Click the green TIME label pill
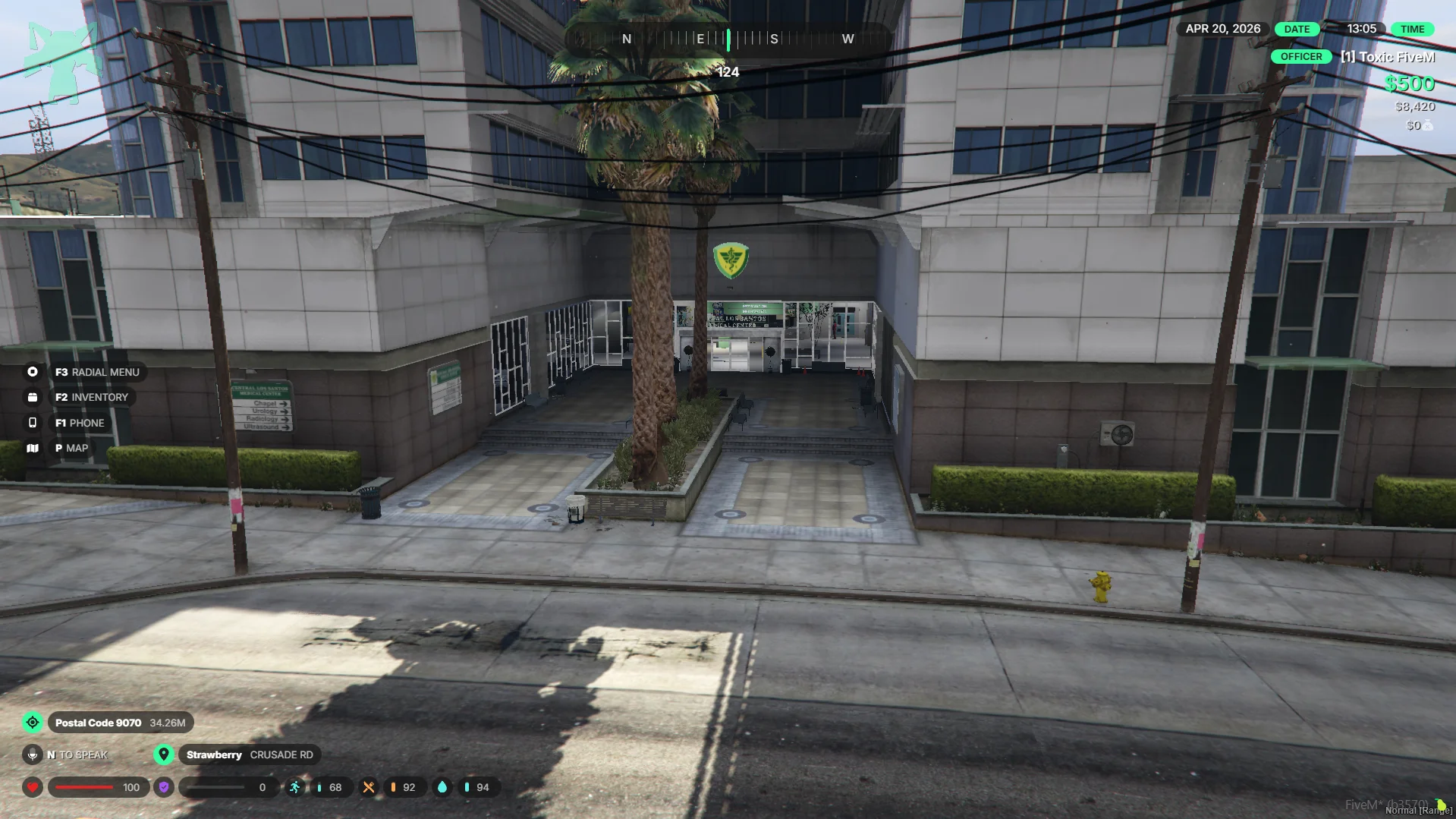 pyautogui.click(x=1412, y=29)
